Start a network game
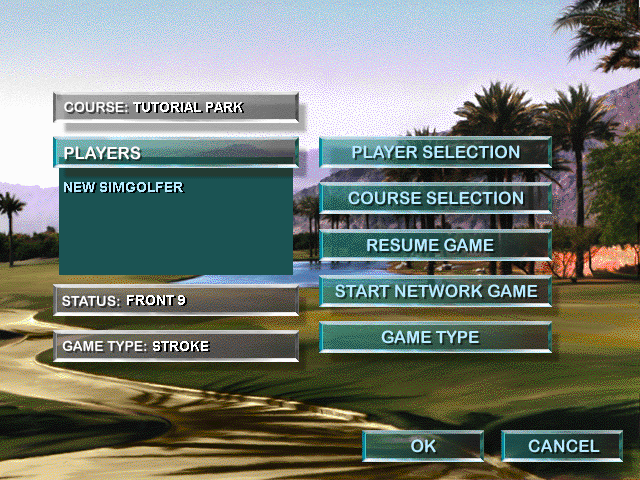Viewport: 640px width, 480px height. [x=435, y=291]
